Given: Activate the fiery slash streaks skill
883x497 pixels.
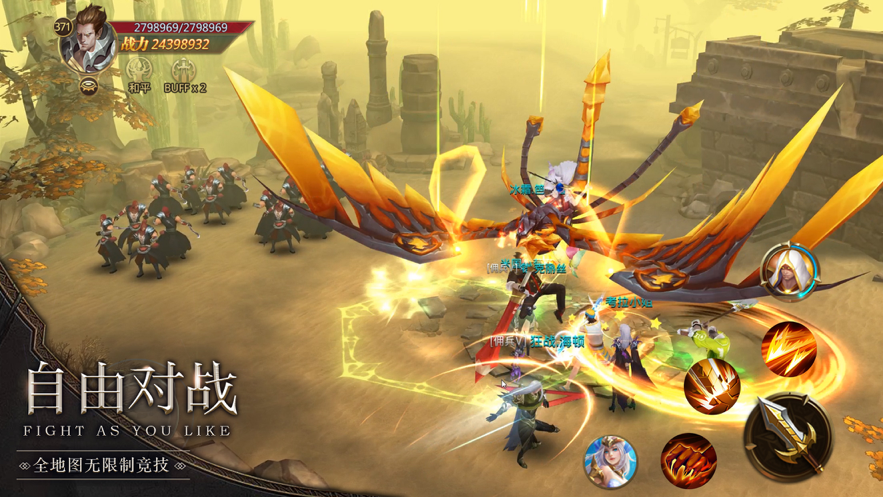Looking at the screenshot, I should pos(788,346).
